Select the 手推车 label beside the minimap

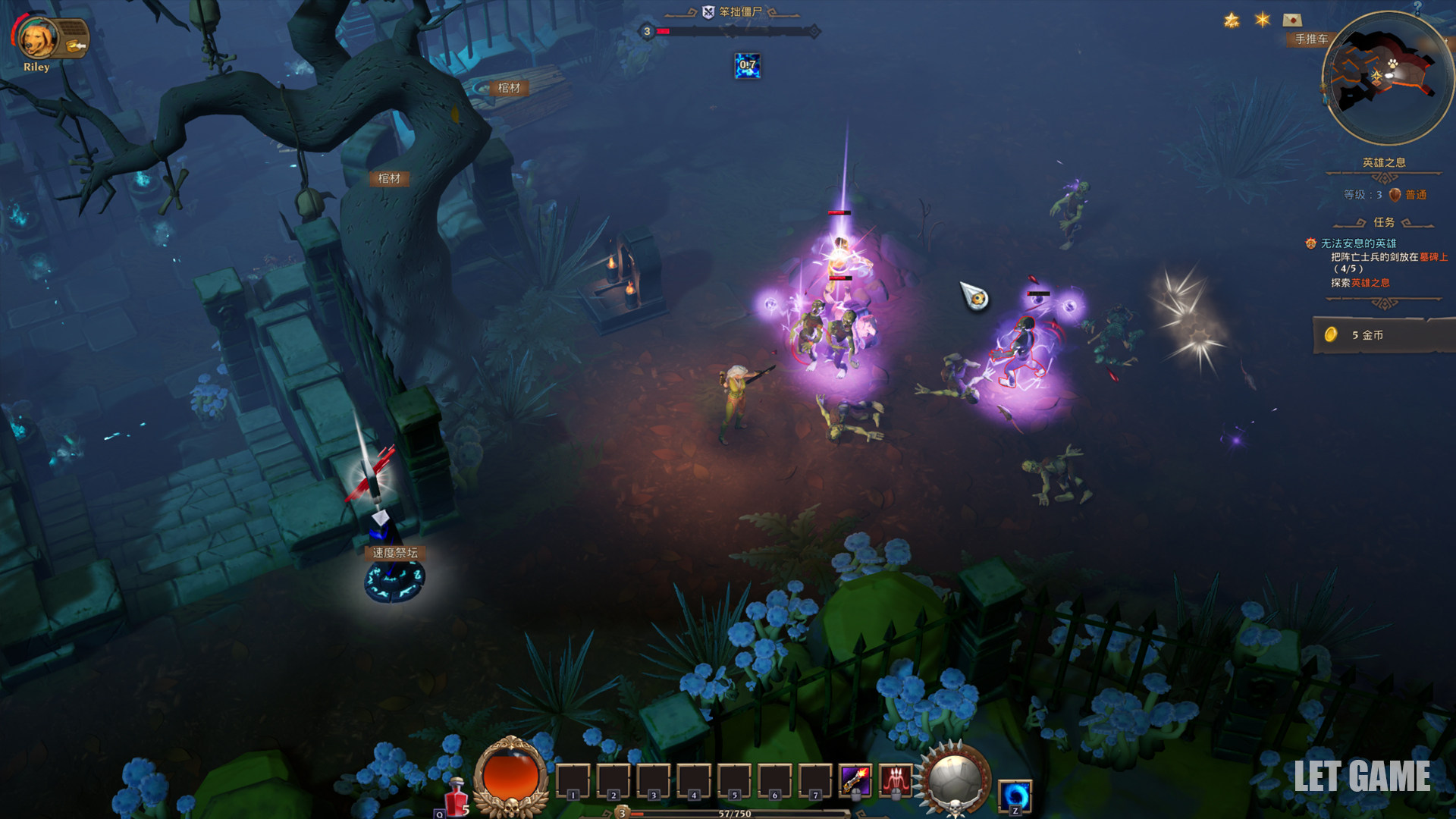(1311, 39)
